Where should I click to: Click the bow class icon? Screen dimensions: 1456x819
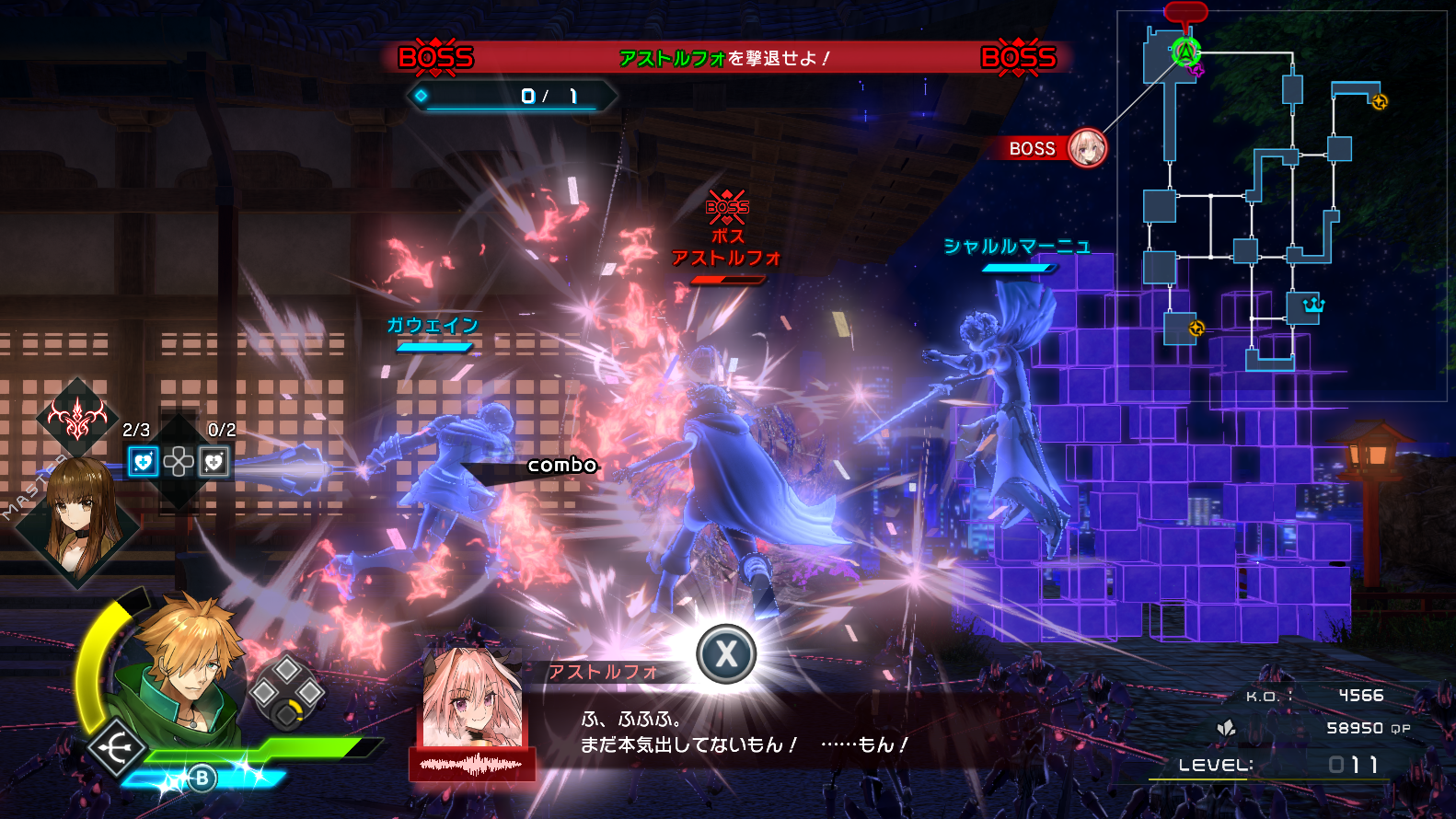click(118, 749)
